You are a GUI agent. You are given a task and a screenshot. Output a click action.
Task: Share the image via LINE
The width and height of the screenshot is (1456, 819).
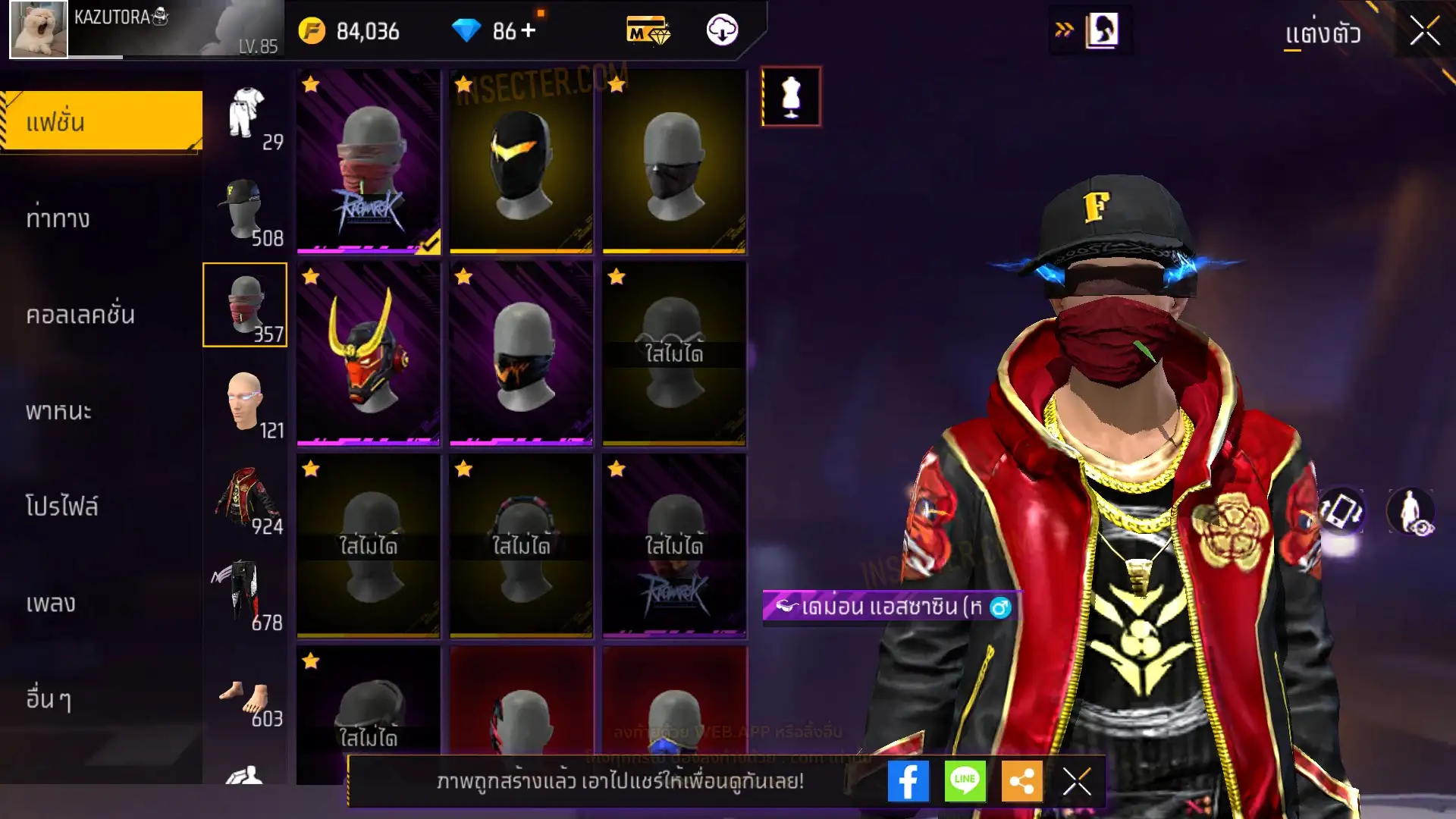click(x=965, y=781)
